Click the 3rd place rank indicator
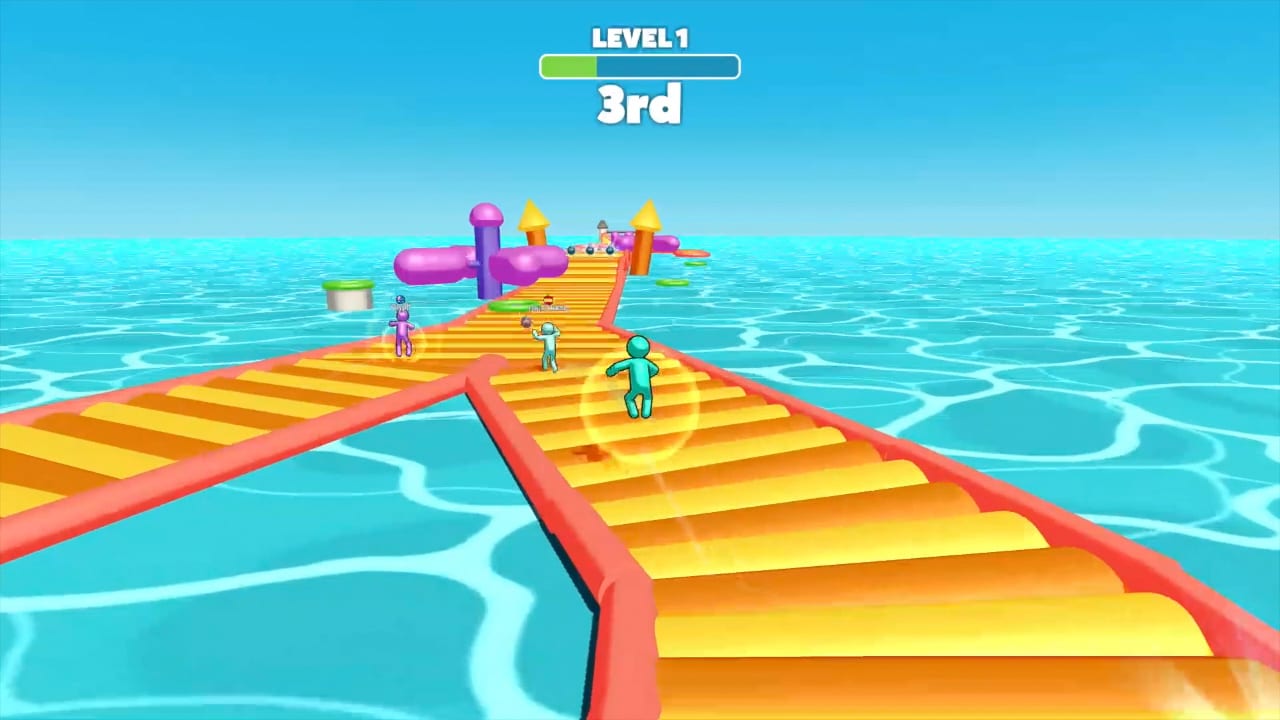1280x720 pixels. click(639, 105)
